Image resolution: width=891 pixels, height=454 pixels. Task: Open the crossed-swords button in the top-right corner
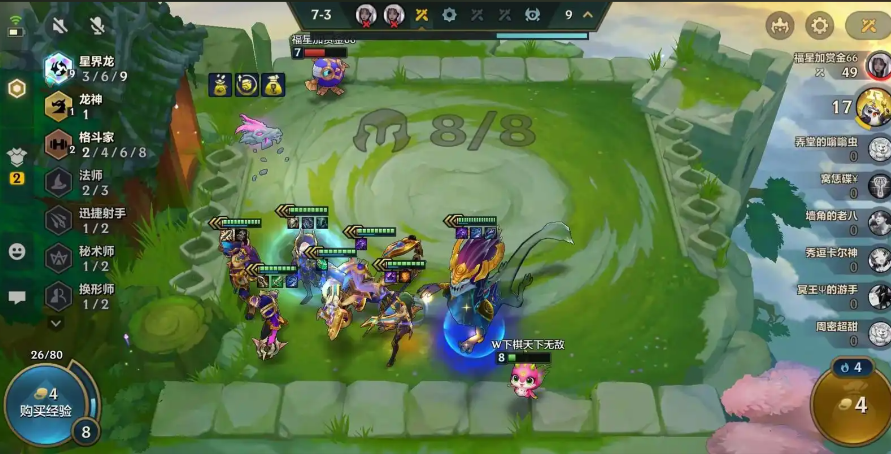(x=862, y=26)
